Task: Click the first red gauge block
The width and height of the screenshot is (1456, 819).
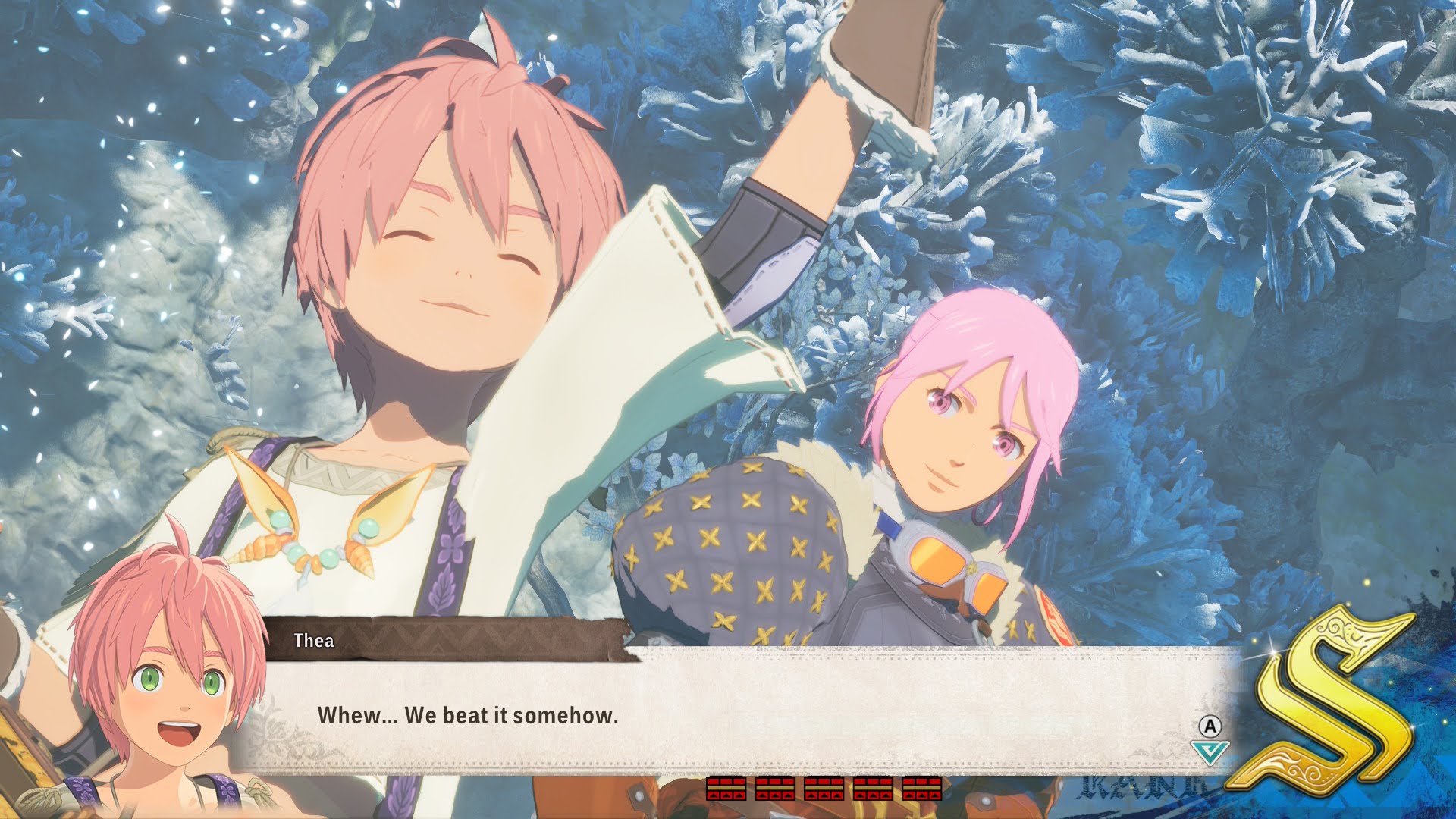Action: click(726, 789)
